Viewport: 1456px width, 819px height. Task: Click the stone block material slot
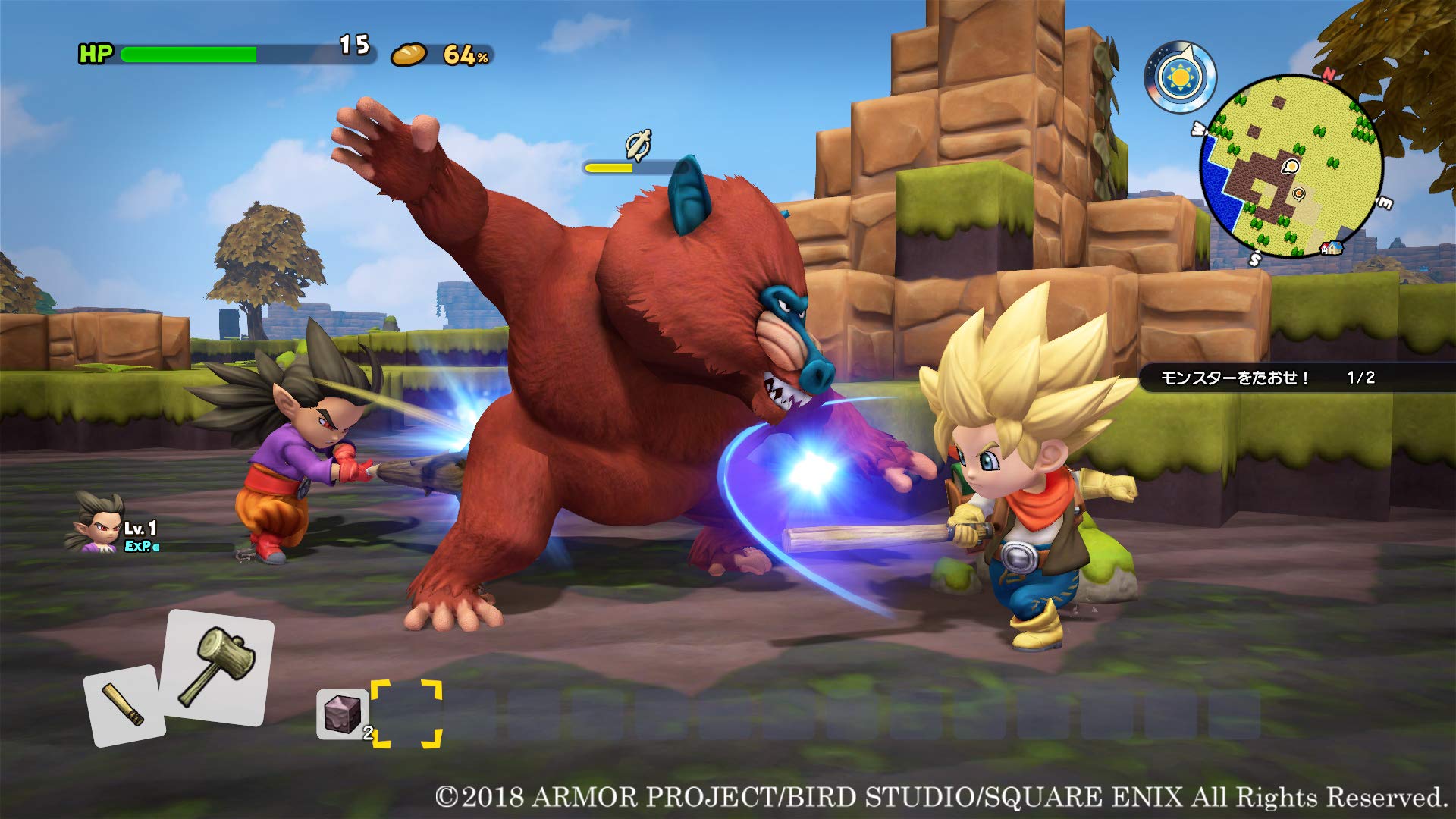tap(342, 714)
